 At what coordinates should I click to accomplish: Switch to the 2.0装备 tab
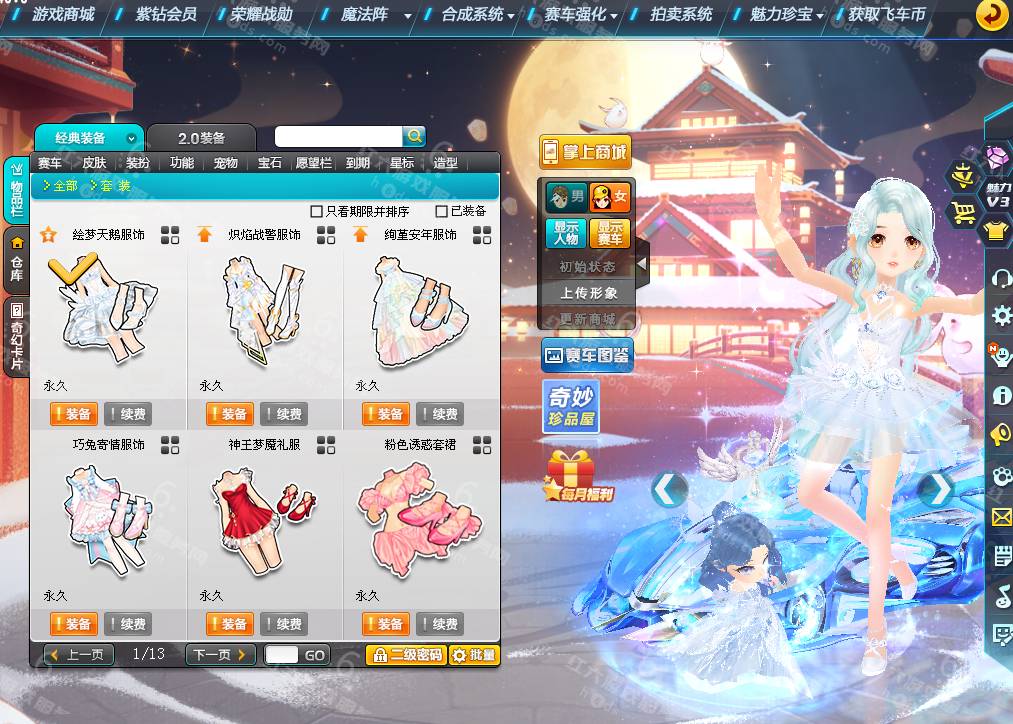[x=201, y=138]
